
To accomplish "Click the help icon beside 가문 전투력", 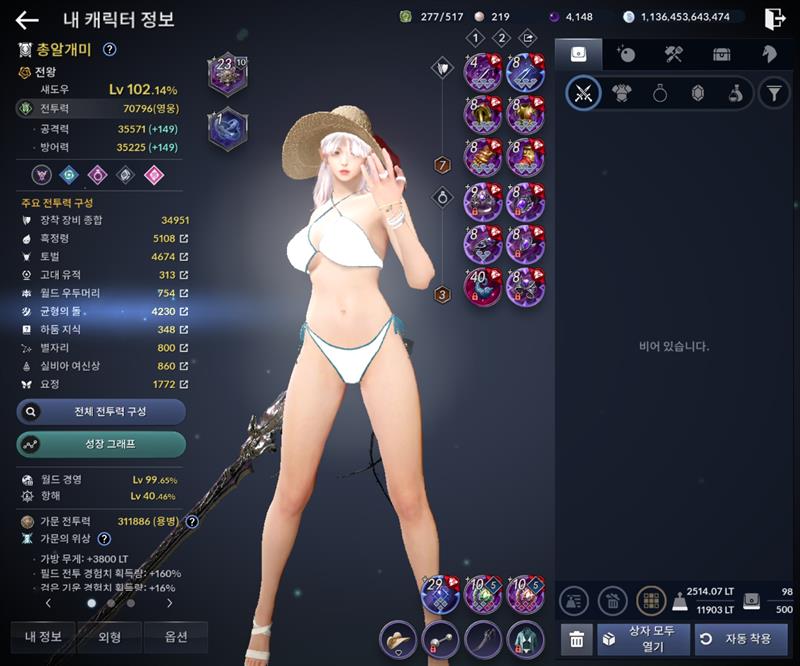I will click(x=192, y=521).
